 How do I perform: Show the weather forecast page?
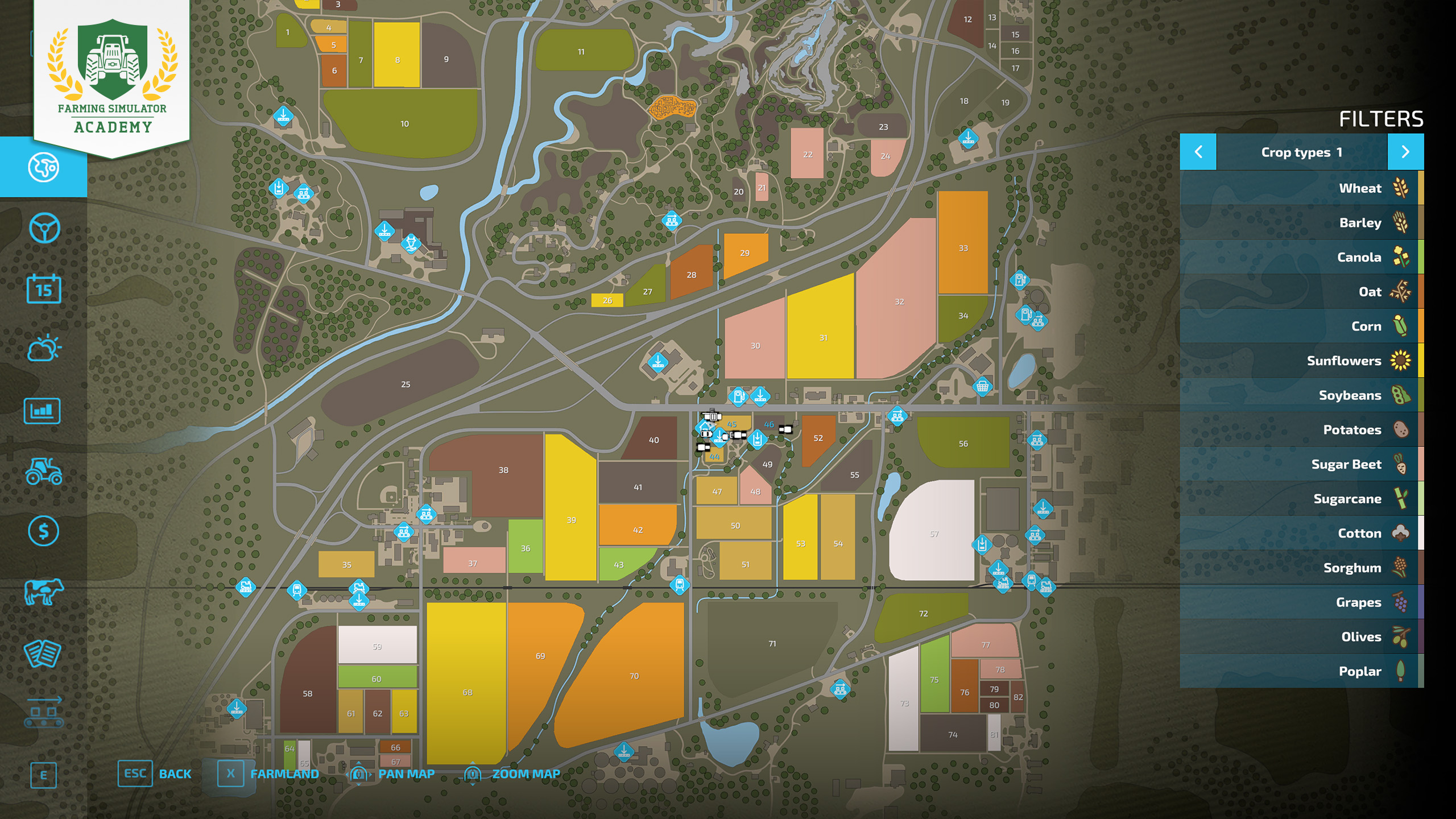[44, 349]
